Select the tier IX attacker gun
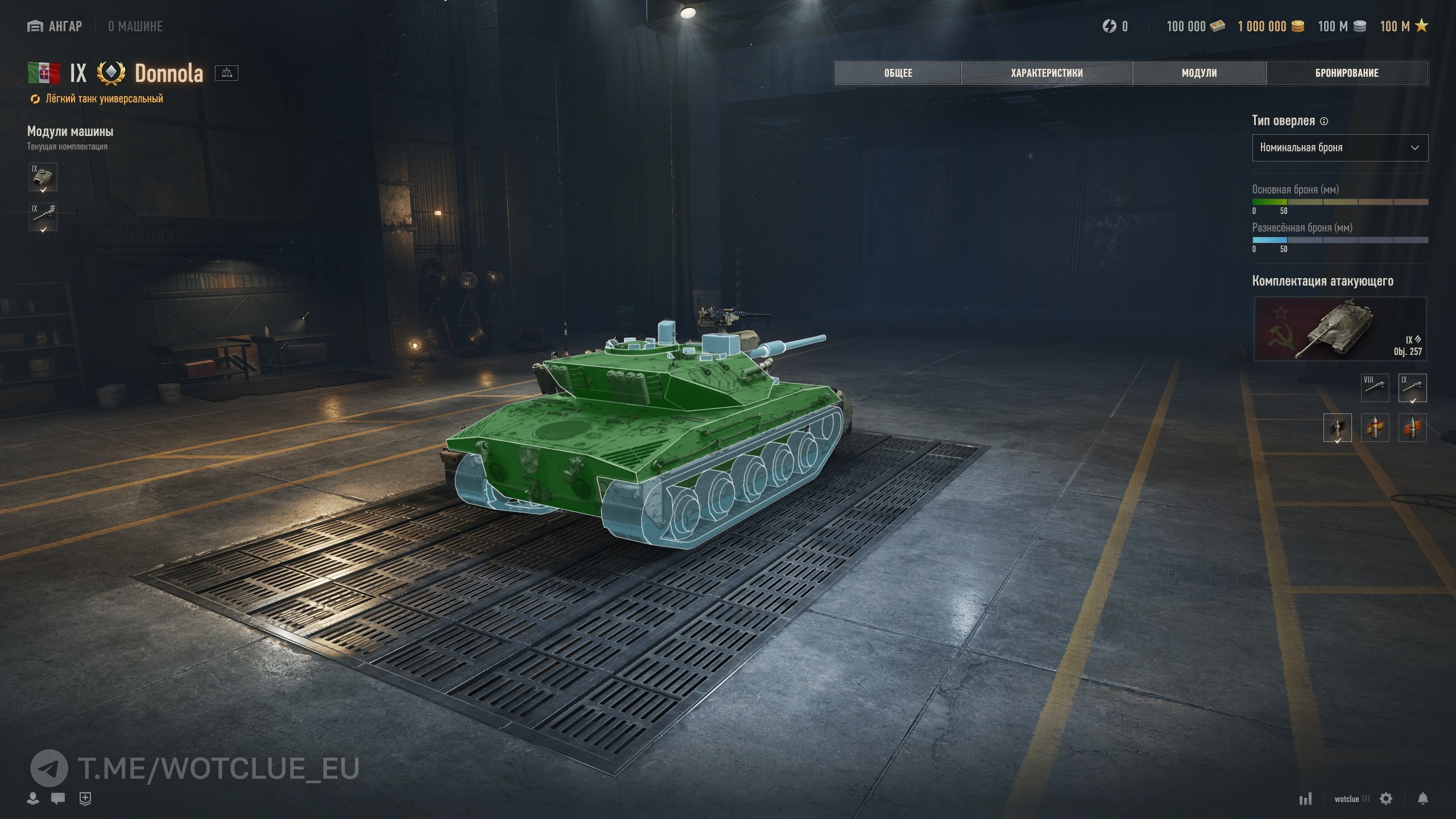 (x=1412, y=387)
